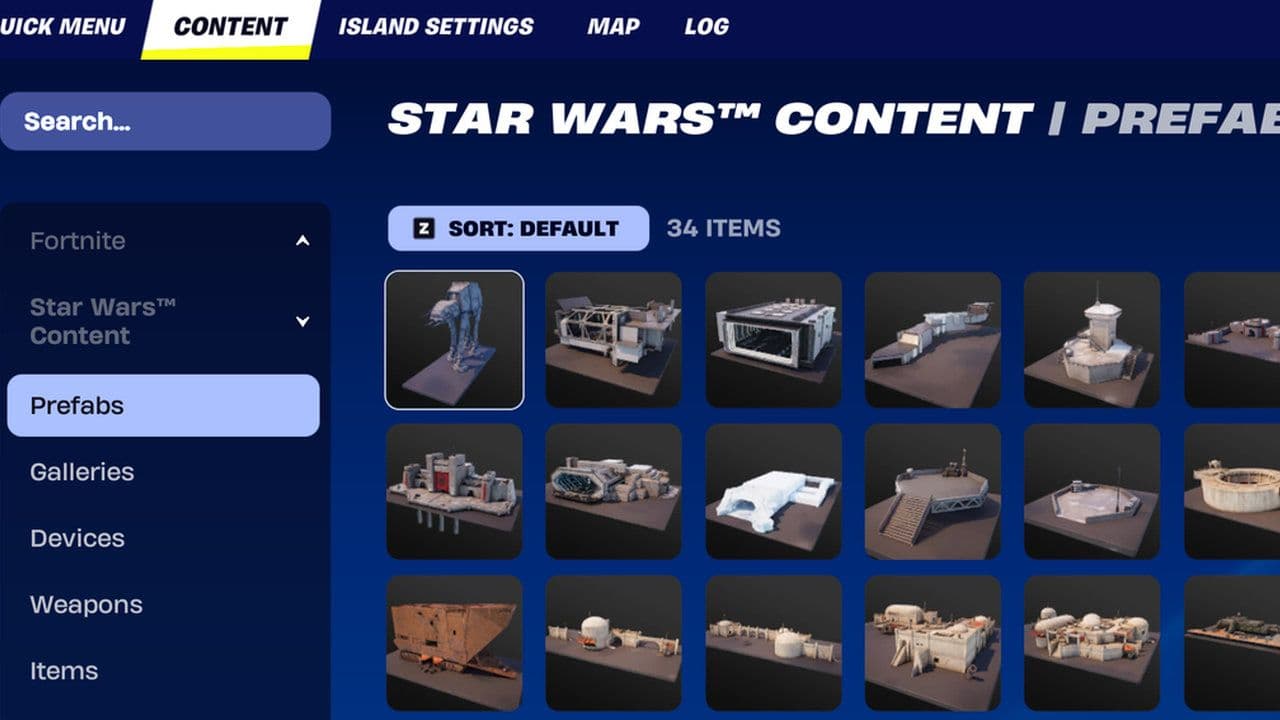The height and width of the screenshot is (720, 1280).
Task: Click the staircase platform prefab thumbnail
Action: pyautogui.click(x=934, y=490)
